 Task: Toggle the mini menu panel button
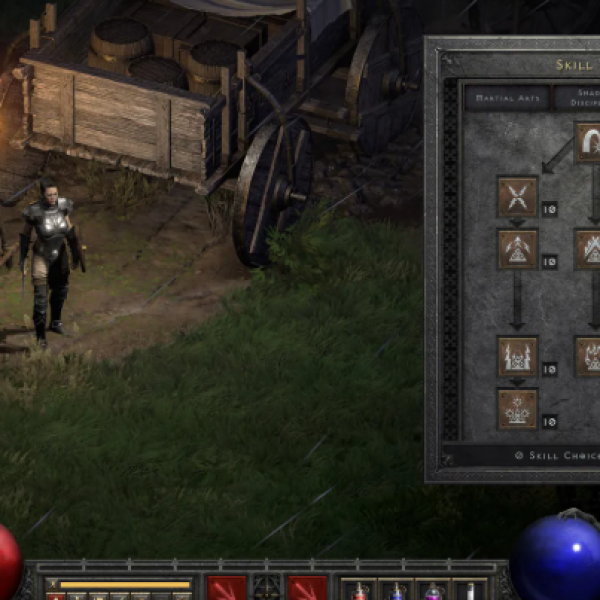point(266,588)
